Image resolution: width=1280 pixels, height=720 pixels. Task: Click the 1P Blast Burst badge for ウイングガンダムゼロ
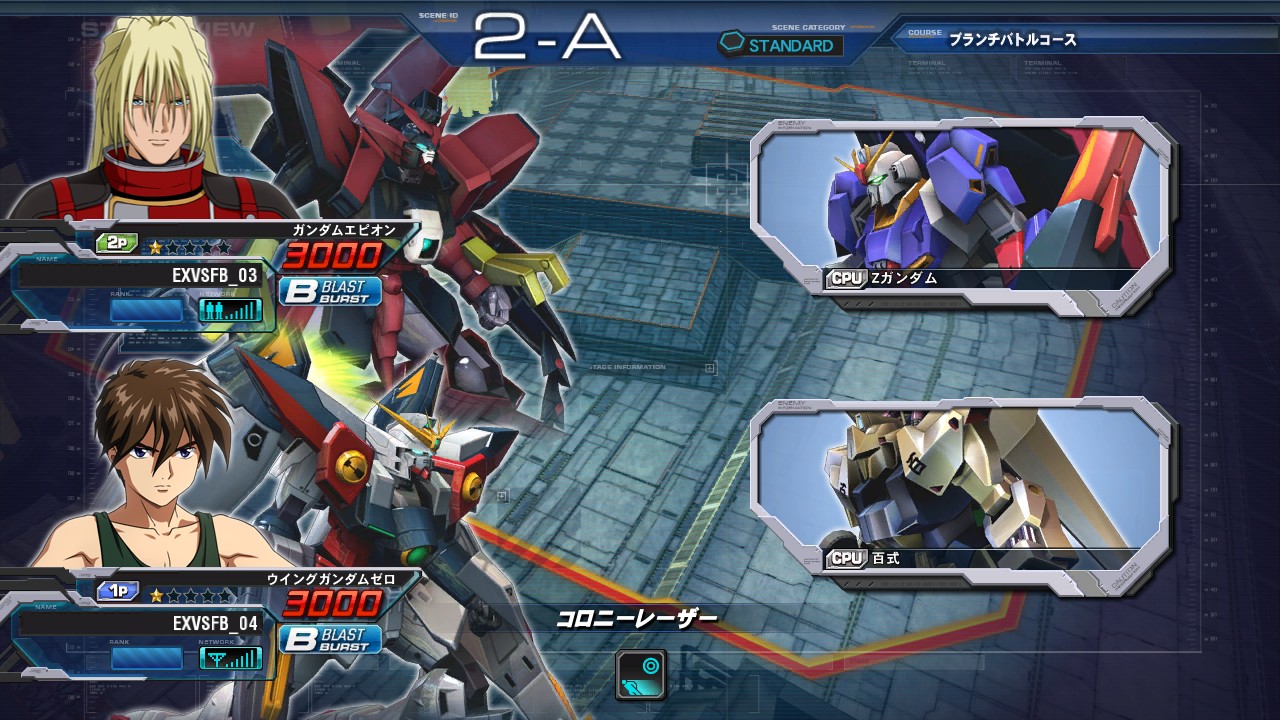pos(331,639)
